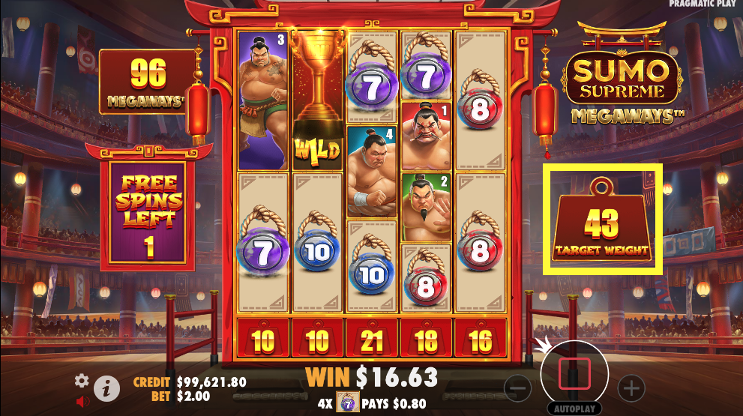Toggle the sound speaker icon
Viewport: 743px width, 416px height.
[x=83, y=402]
